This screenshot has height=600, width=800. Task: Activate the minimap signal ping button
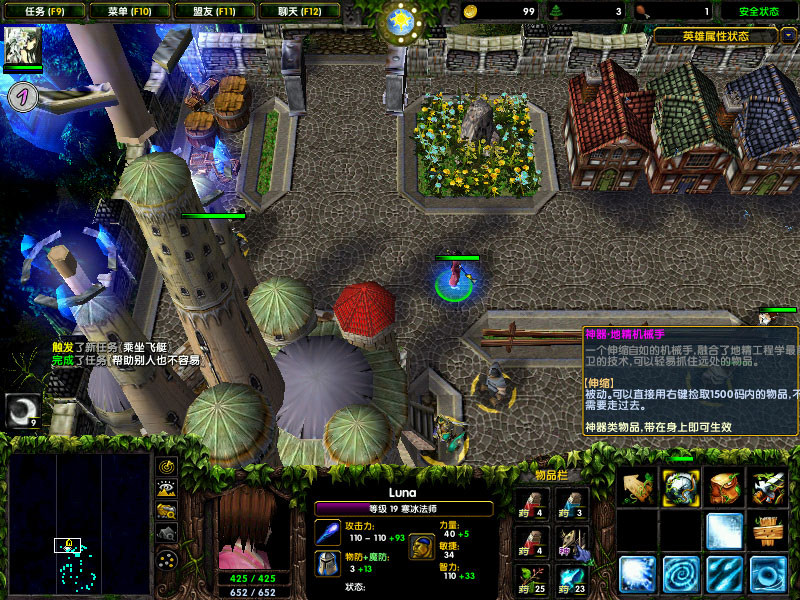(x=167, y=467)
